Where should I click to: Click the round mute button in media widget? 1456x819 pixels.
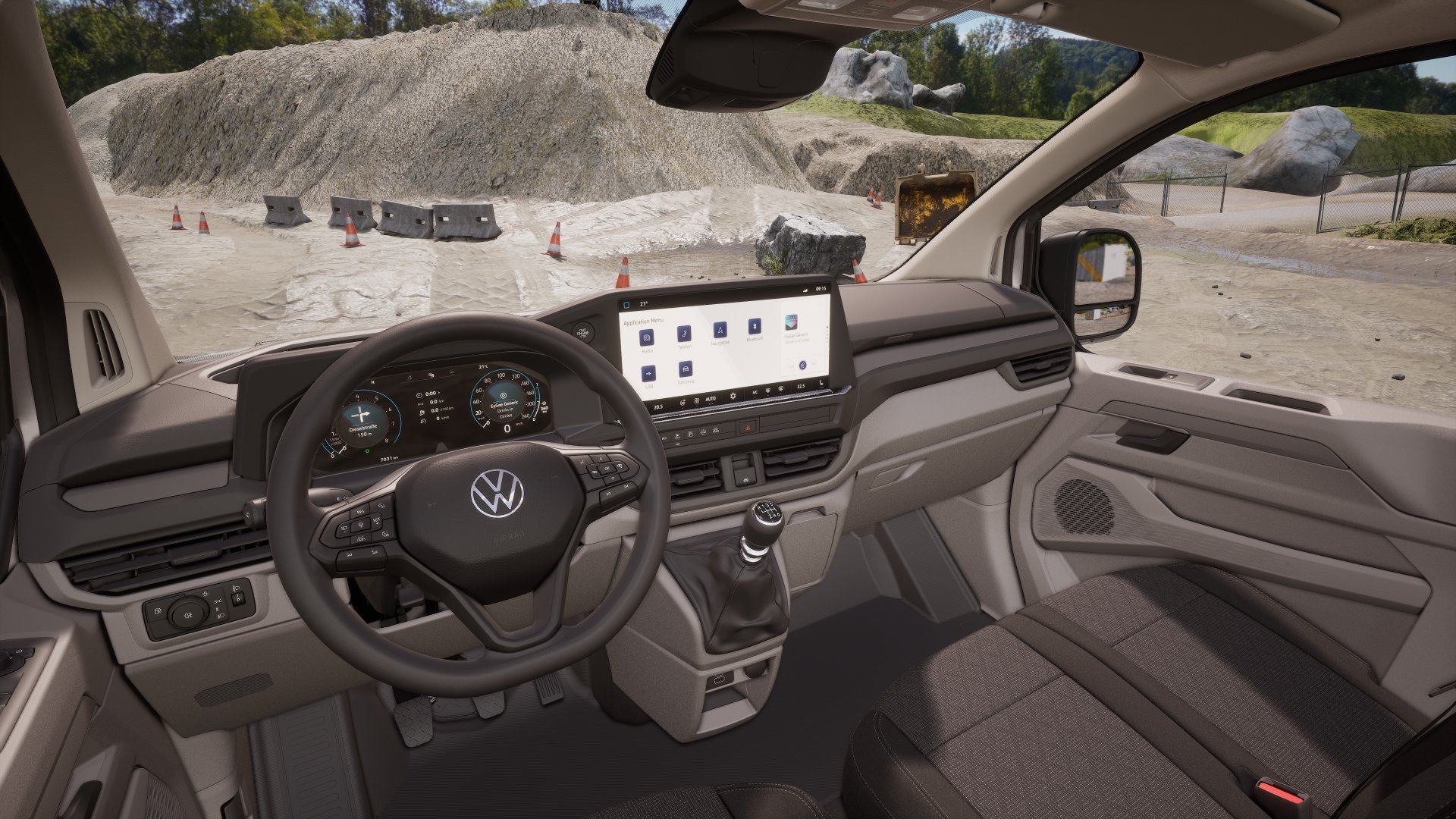click(x=801, y=366)
